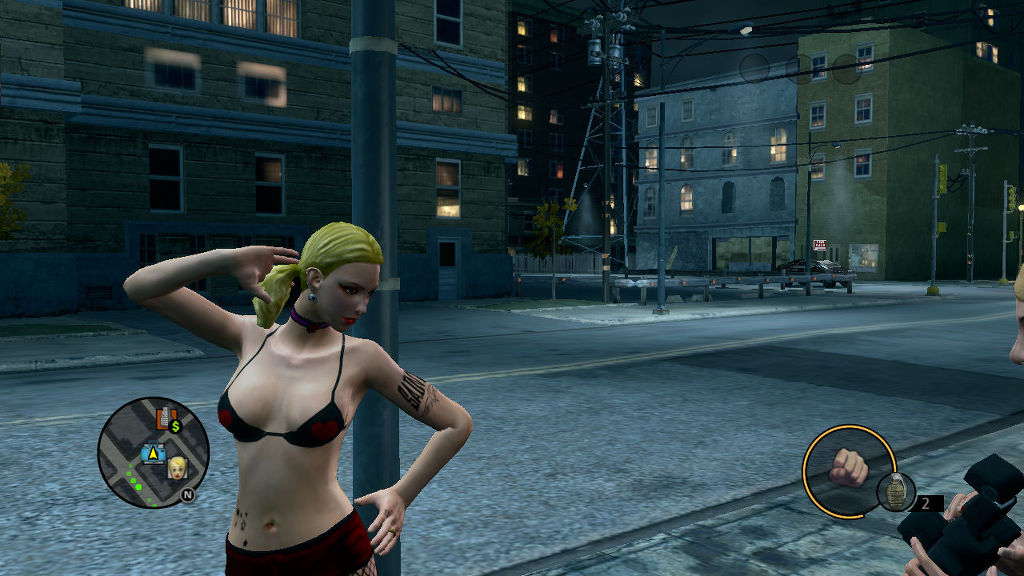Viewport: 1024px width, 576px height.
Task: Click the blonde face marker on minimap
Action: [x=178, y=467]
